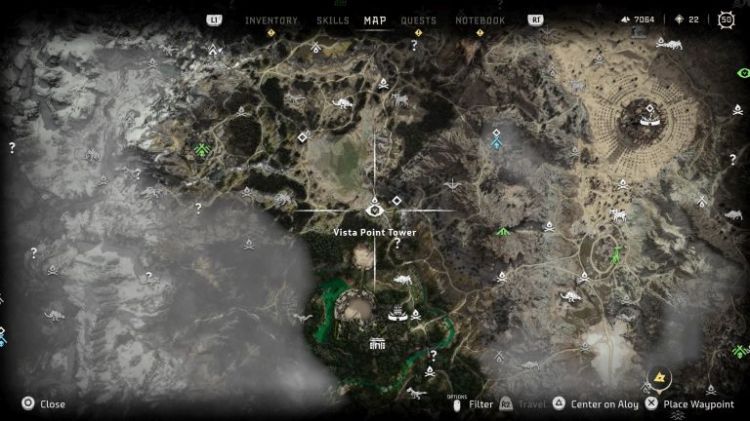Select the question mark below Vista Point Tower

tap(397, 243)
